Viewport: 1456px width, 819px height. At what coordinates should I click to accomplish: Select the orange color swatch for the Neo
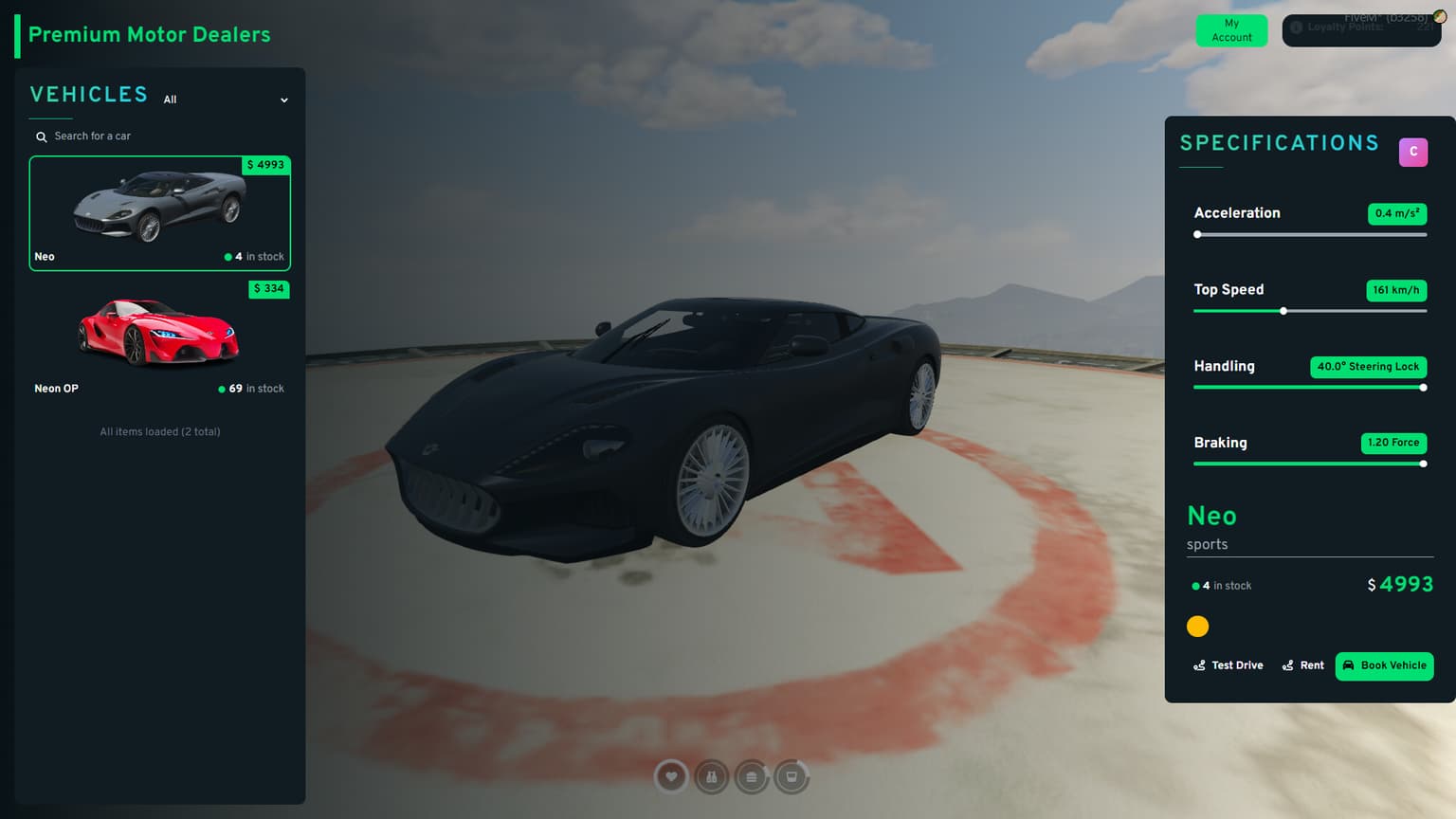[1197, 627]
